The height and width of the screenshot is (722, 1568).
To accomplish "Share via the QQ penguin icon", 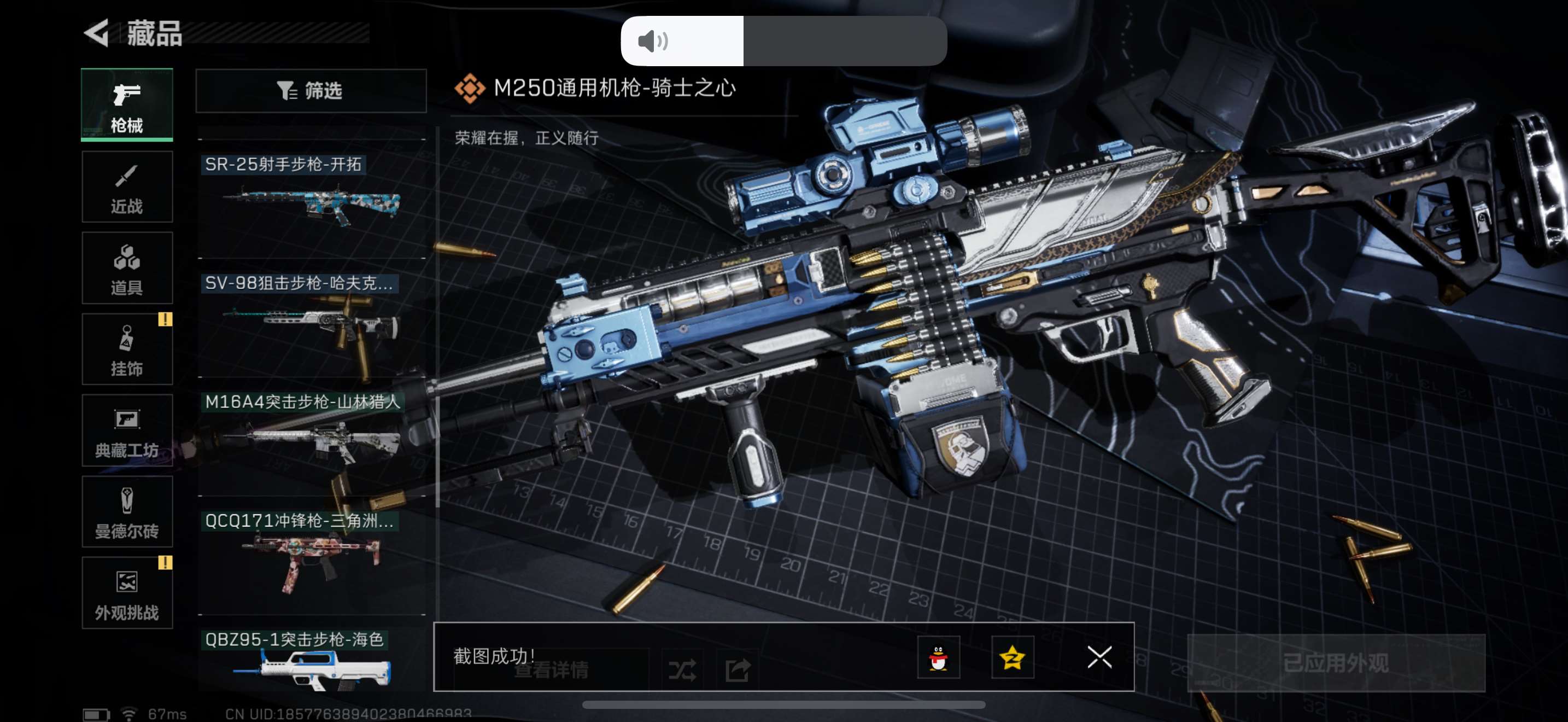I will 939,659.
